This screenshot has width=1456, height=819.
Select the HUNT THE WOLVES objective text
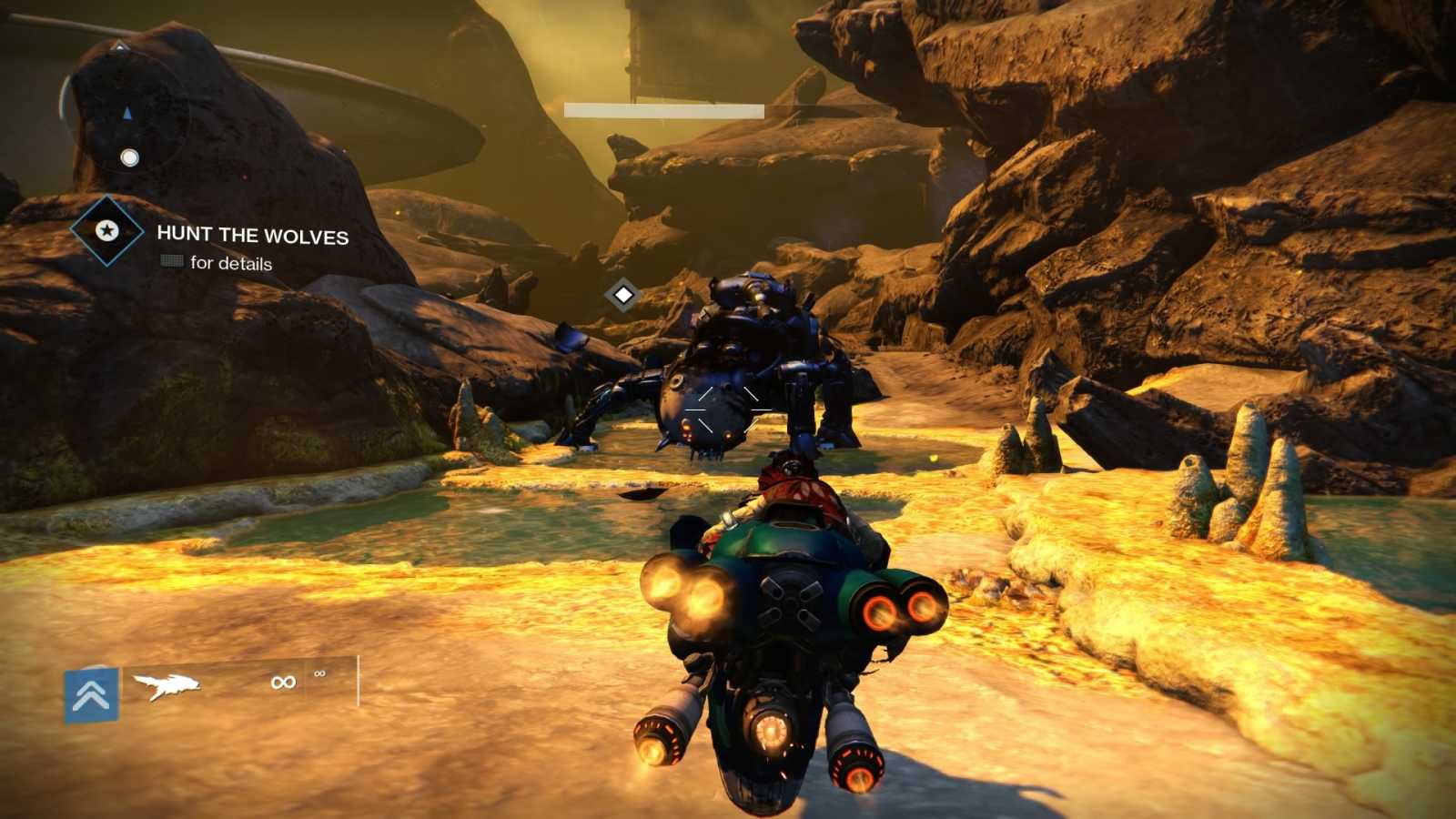tap(253, 237)
